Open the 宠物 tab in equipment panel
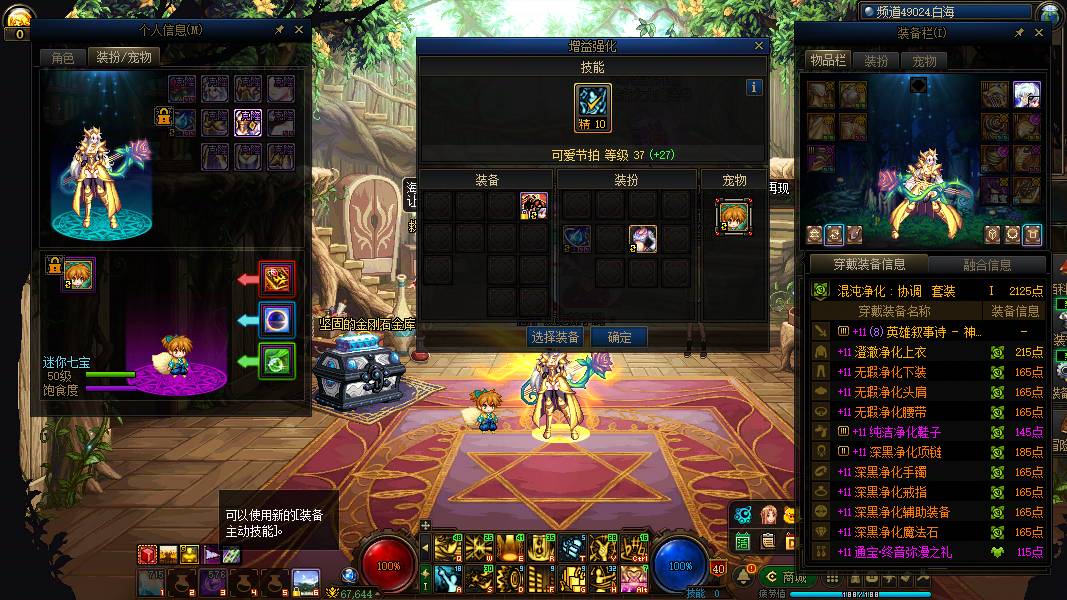 (x=924, y=61)
